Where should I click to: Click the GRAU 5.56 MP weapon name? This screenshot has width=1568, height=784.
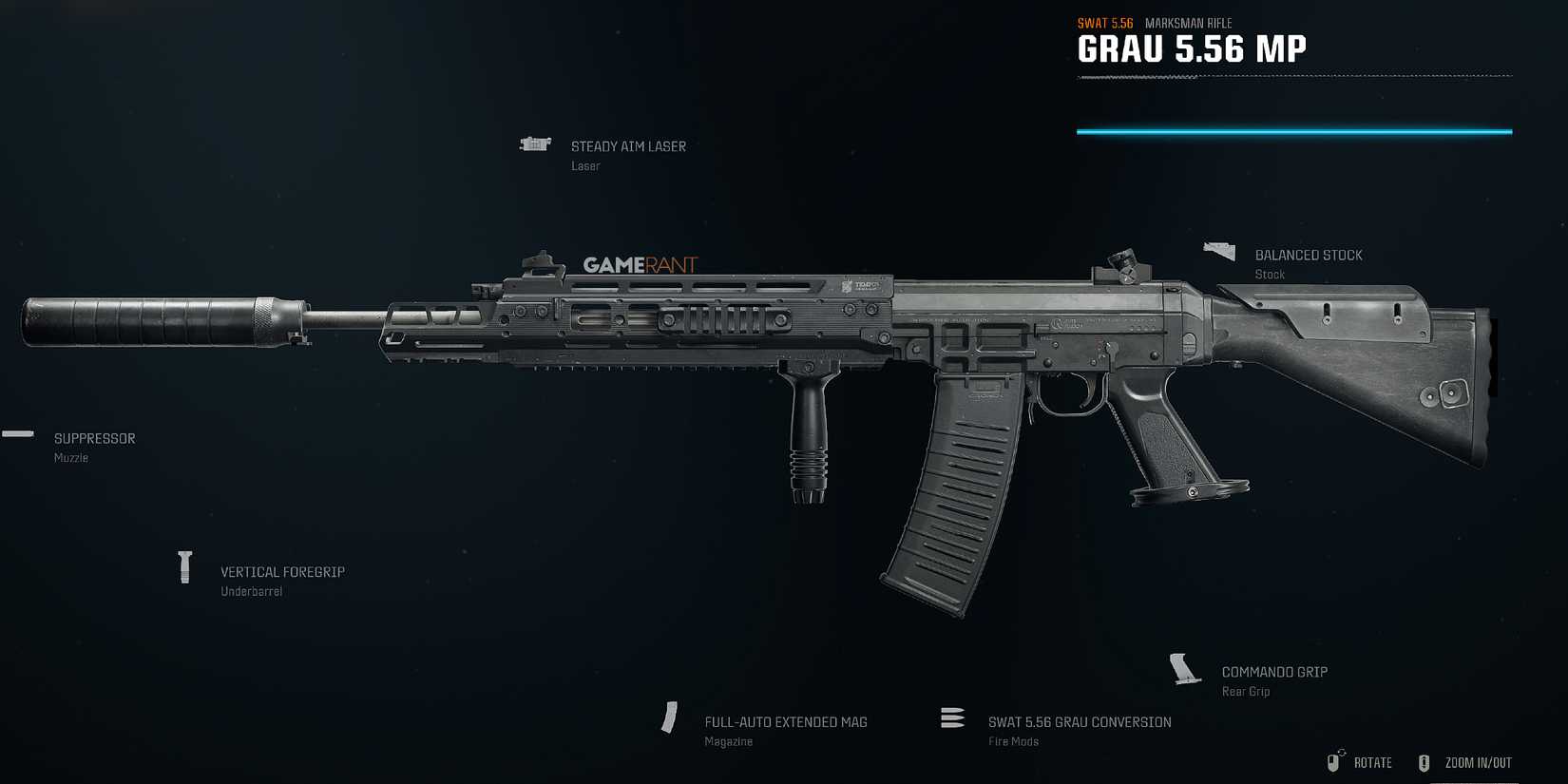(1191, 48)
